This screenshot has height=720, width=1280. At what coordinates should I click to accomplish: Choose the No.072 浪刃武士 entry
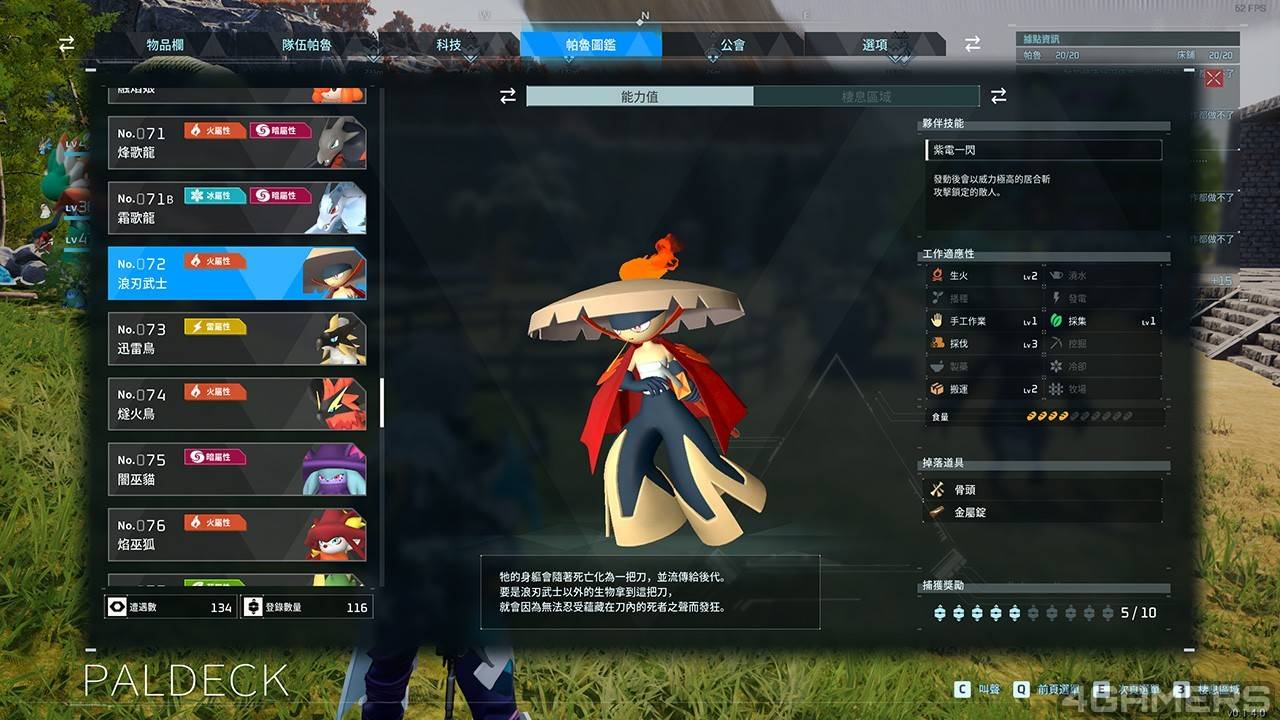pyautogui.click(x=237, y=274)
